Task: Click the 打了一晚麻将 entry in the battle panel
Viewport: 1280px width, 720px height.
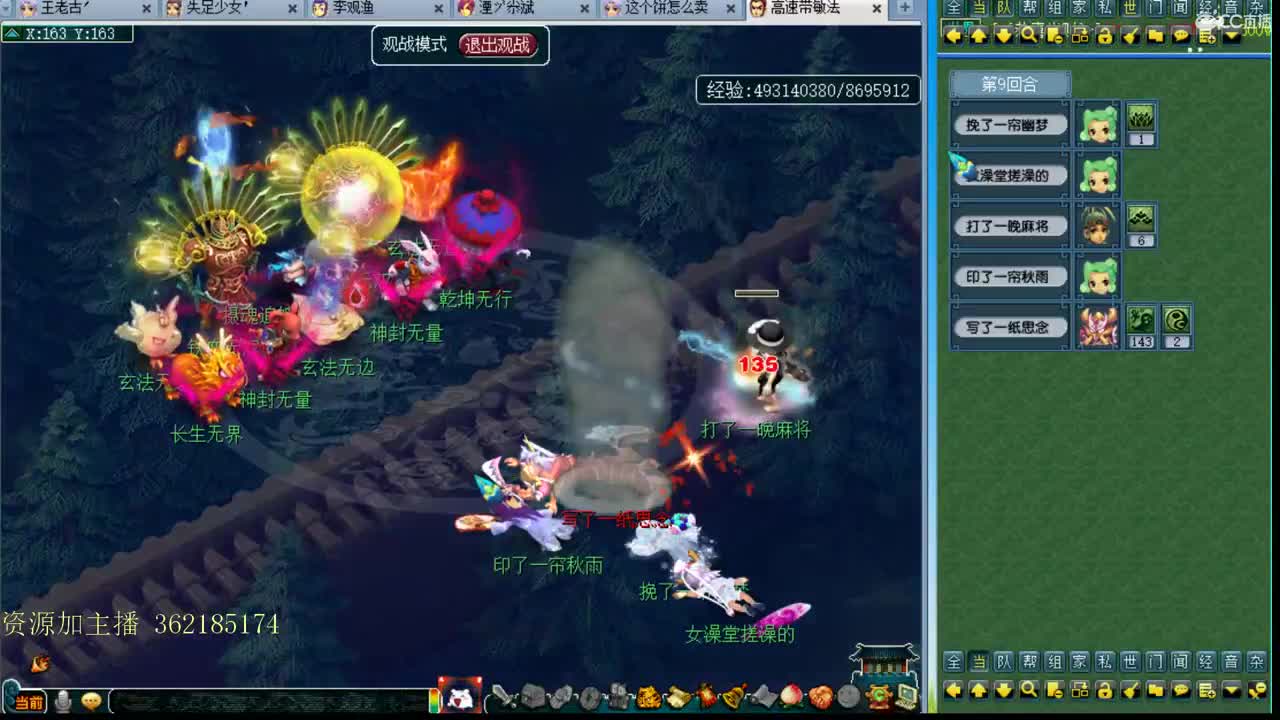Action: click(x=1010, y=226)
